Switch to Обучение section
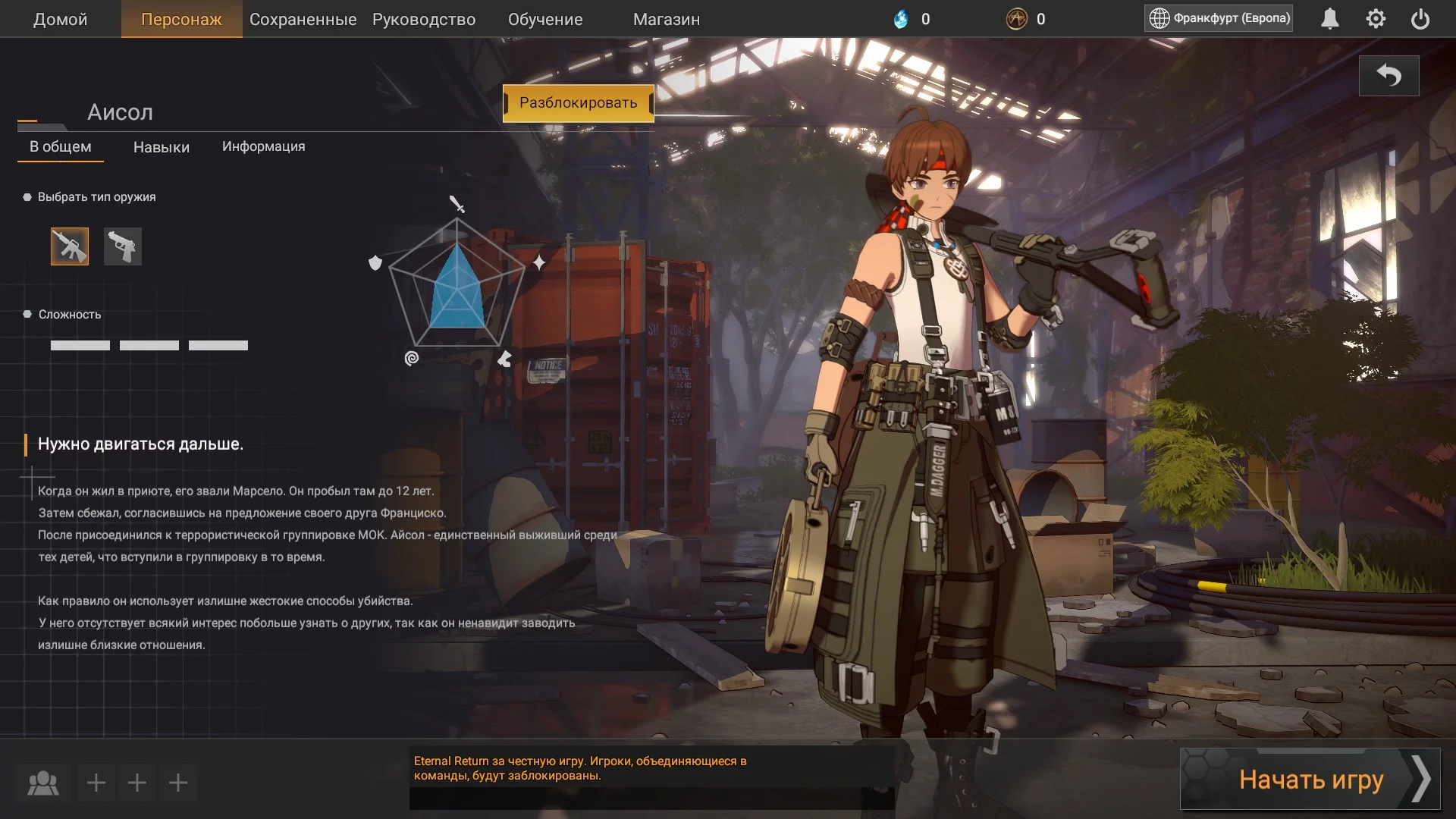Screen dimensions: 1456x819 [545, 19]
